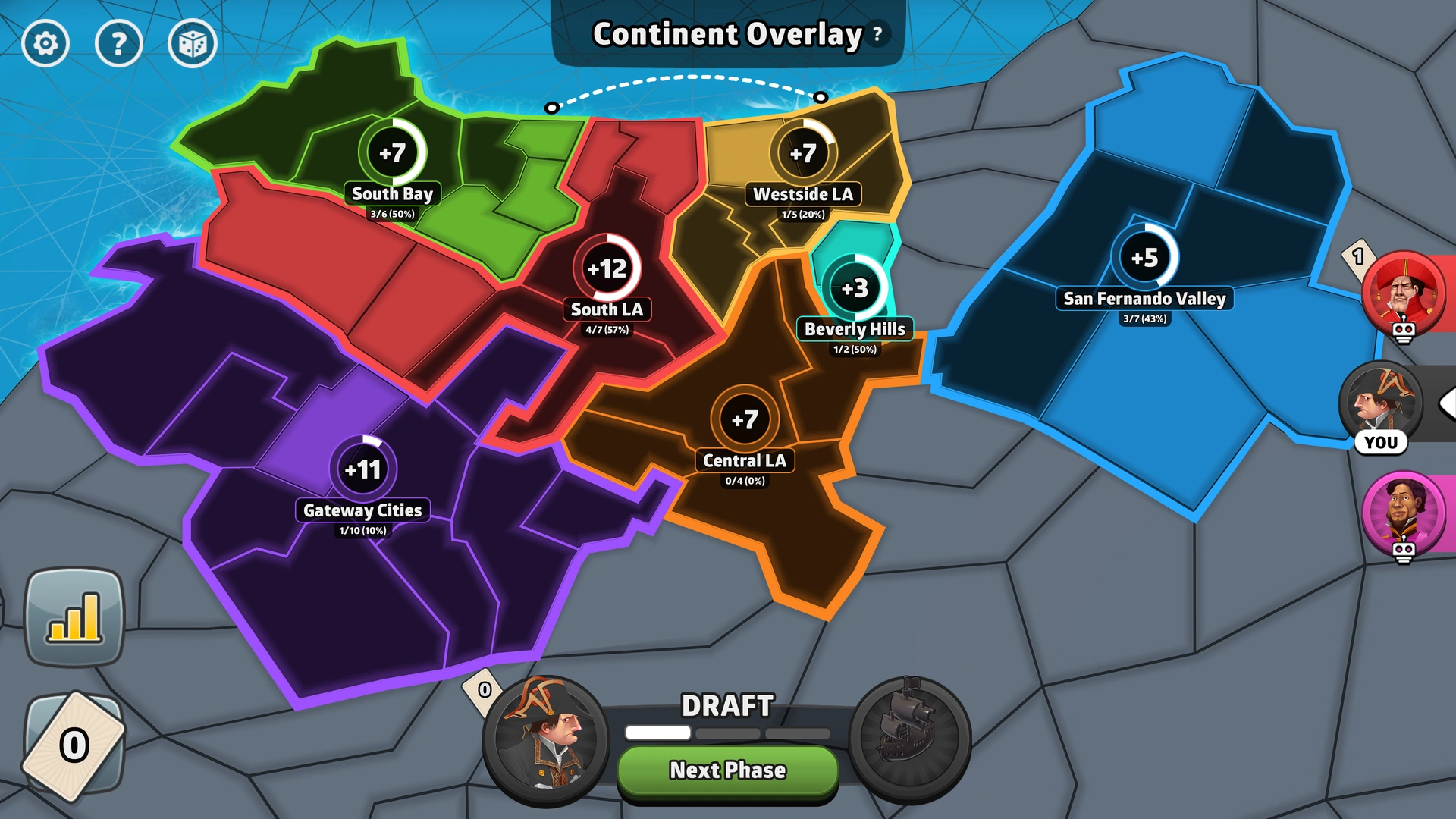Open the help question mark icon
The width and height of the screenshot is (1456, 819).
pos(119,43)
